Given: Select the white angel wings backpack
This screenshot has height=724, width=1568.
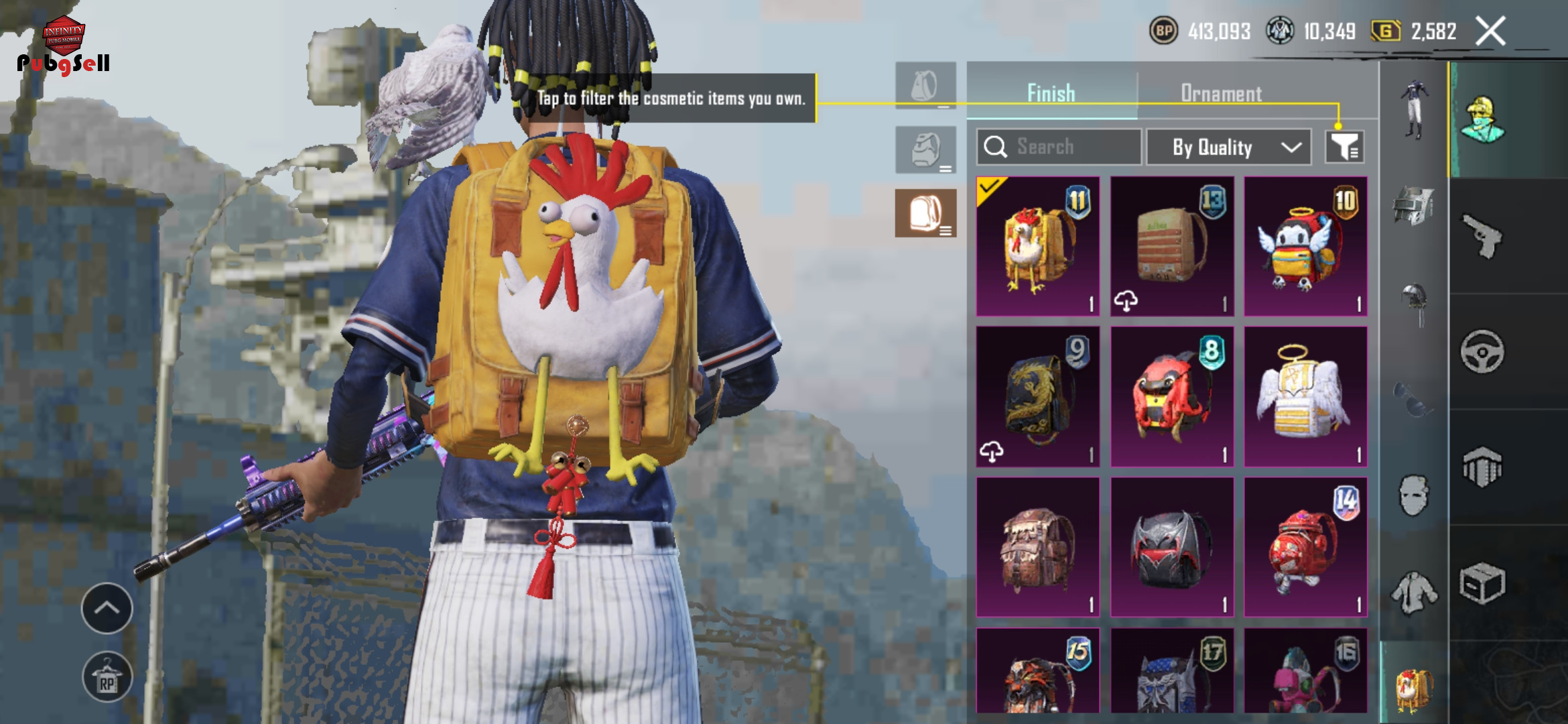Looking at the screenshot, I should (x=1305, y=397).
